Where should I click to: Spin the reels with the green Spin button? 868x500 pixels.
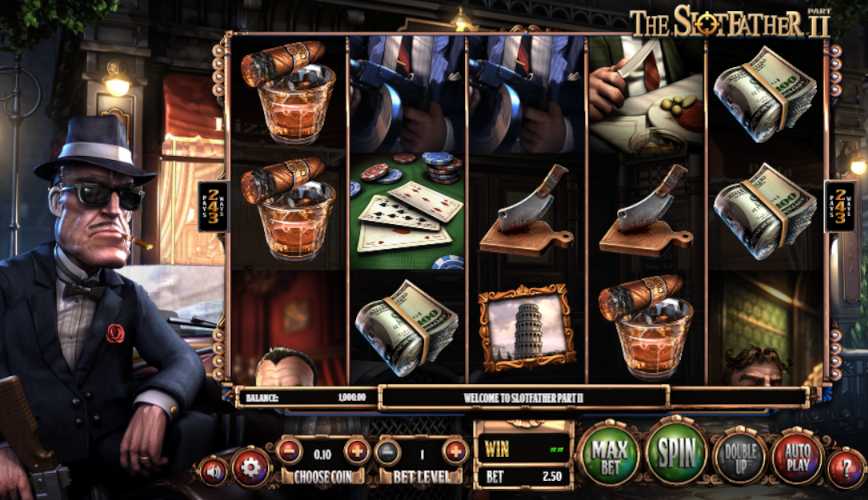click(675, 455)
